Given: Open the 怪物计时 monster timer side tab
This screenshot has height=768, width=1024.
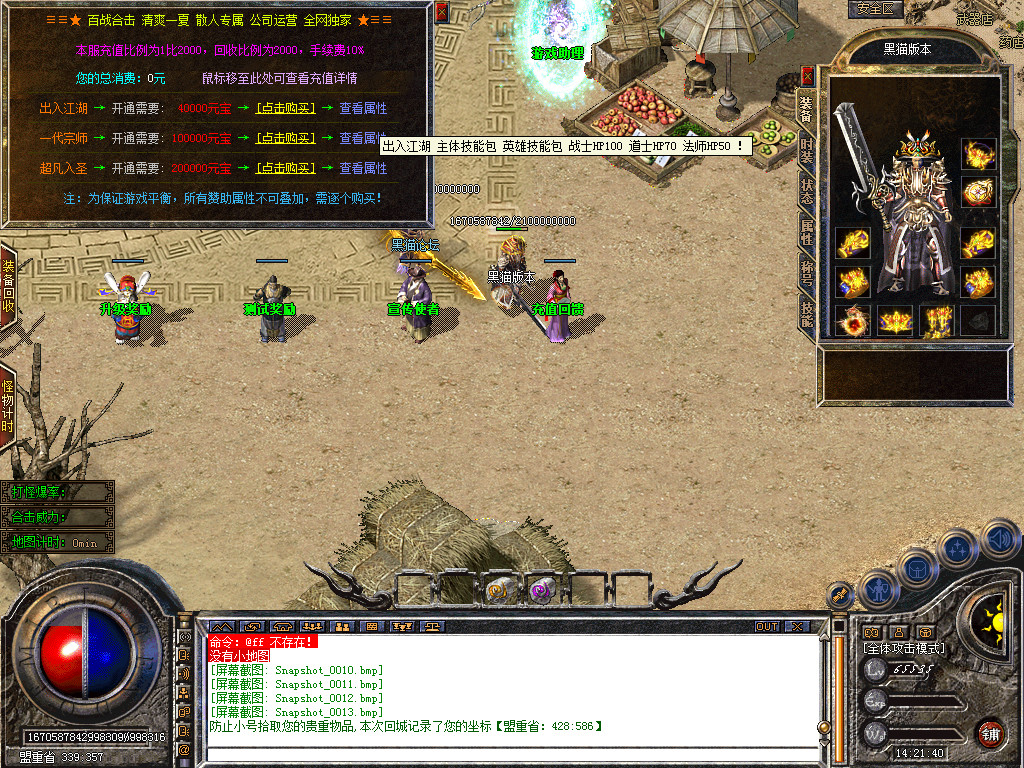Looking at the screenshot, I should pos(8,405).
